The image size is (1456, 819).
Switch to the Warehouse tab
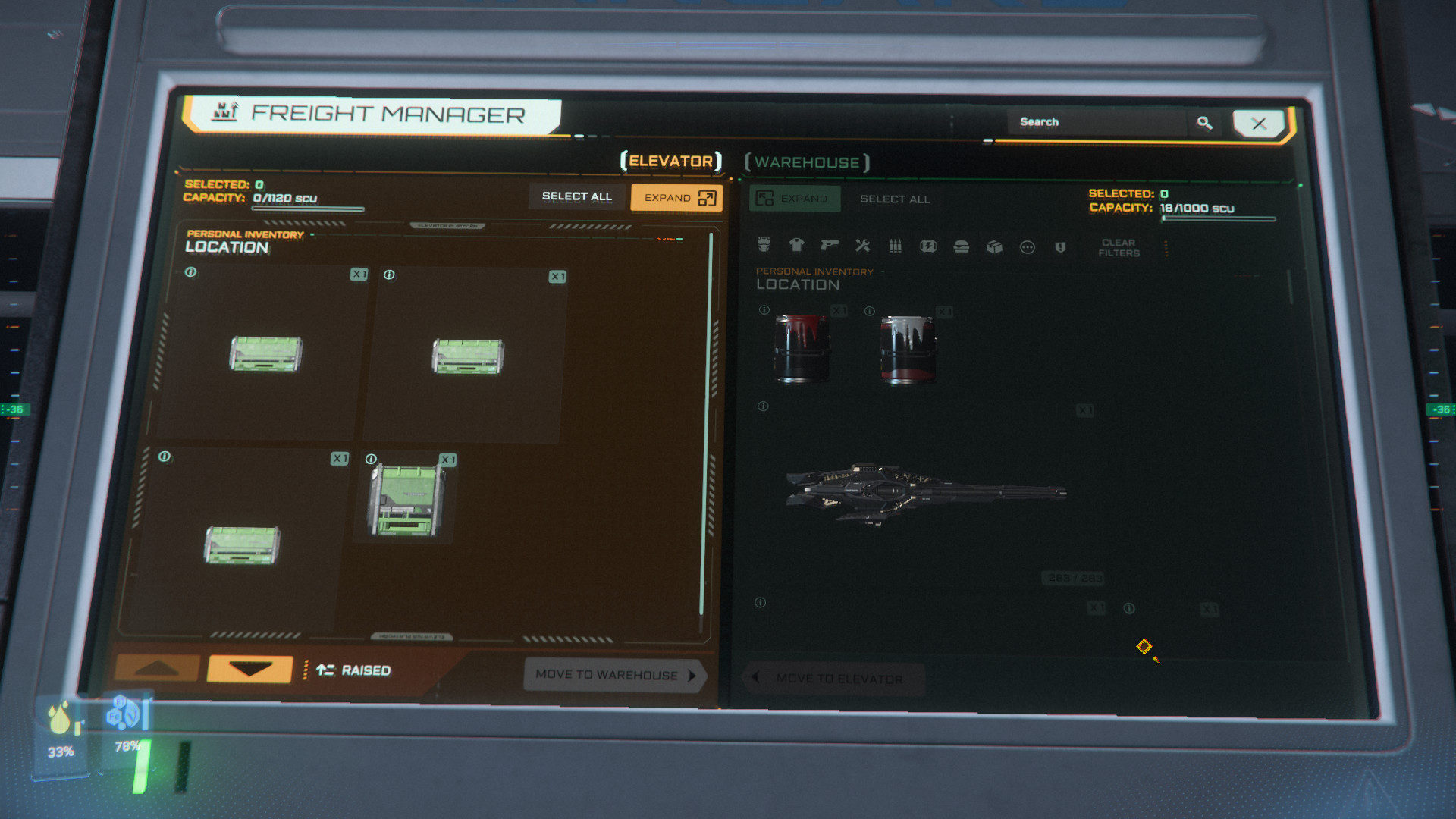coord(807,162)
